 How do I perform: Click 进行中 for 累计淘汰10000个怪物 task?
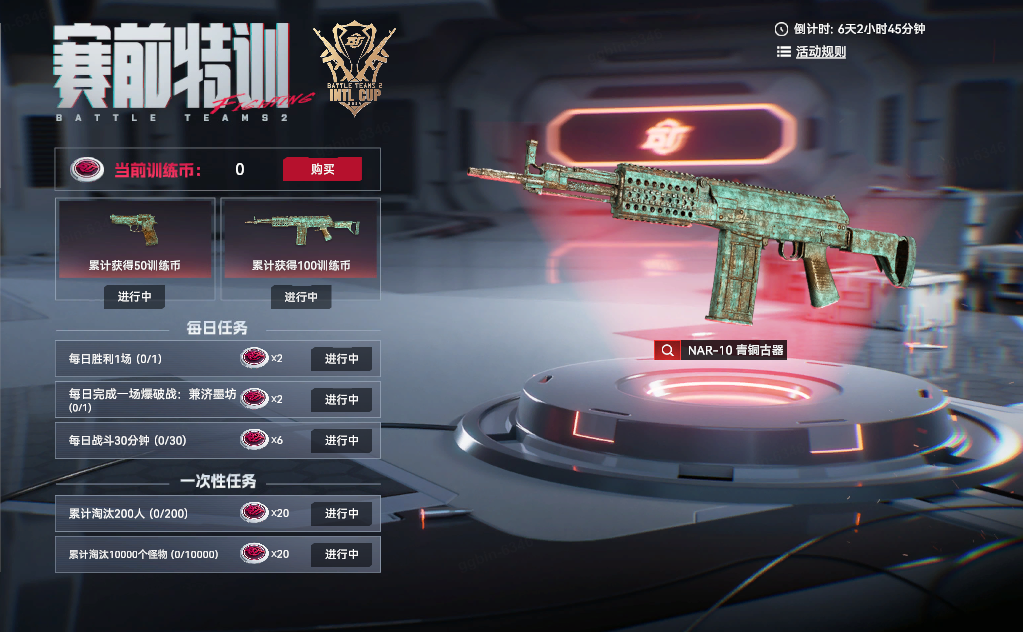pyautogui.click(x=341, y=554)
